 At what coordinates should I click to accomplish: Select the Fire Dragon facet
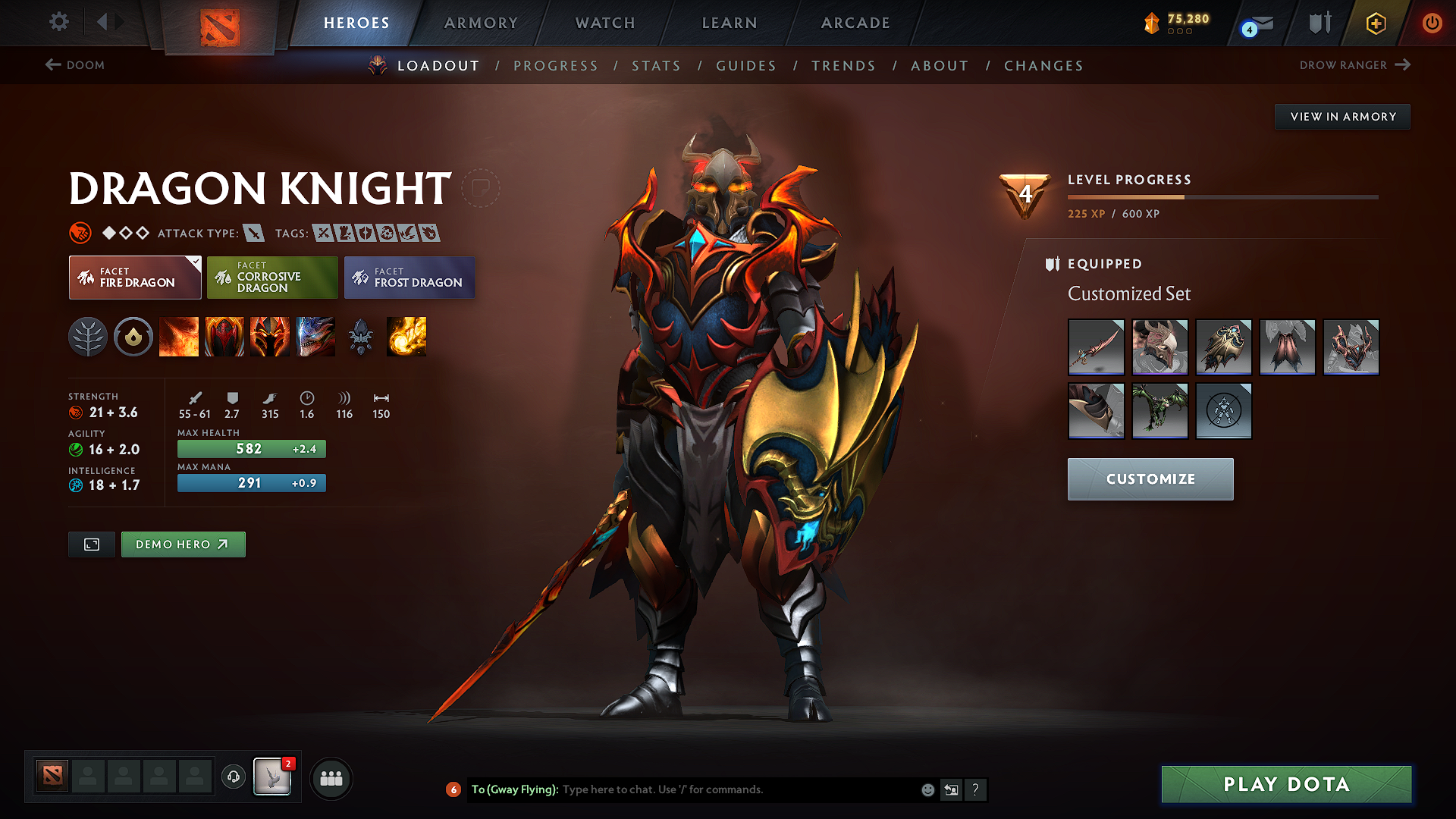pyautogui.click(x=134, y=278)
